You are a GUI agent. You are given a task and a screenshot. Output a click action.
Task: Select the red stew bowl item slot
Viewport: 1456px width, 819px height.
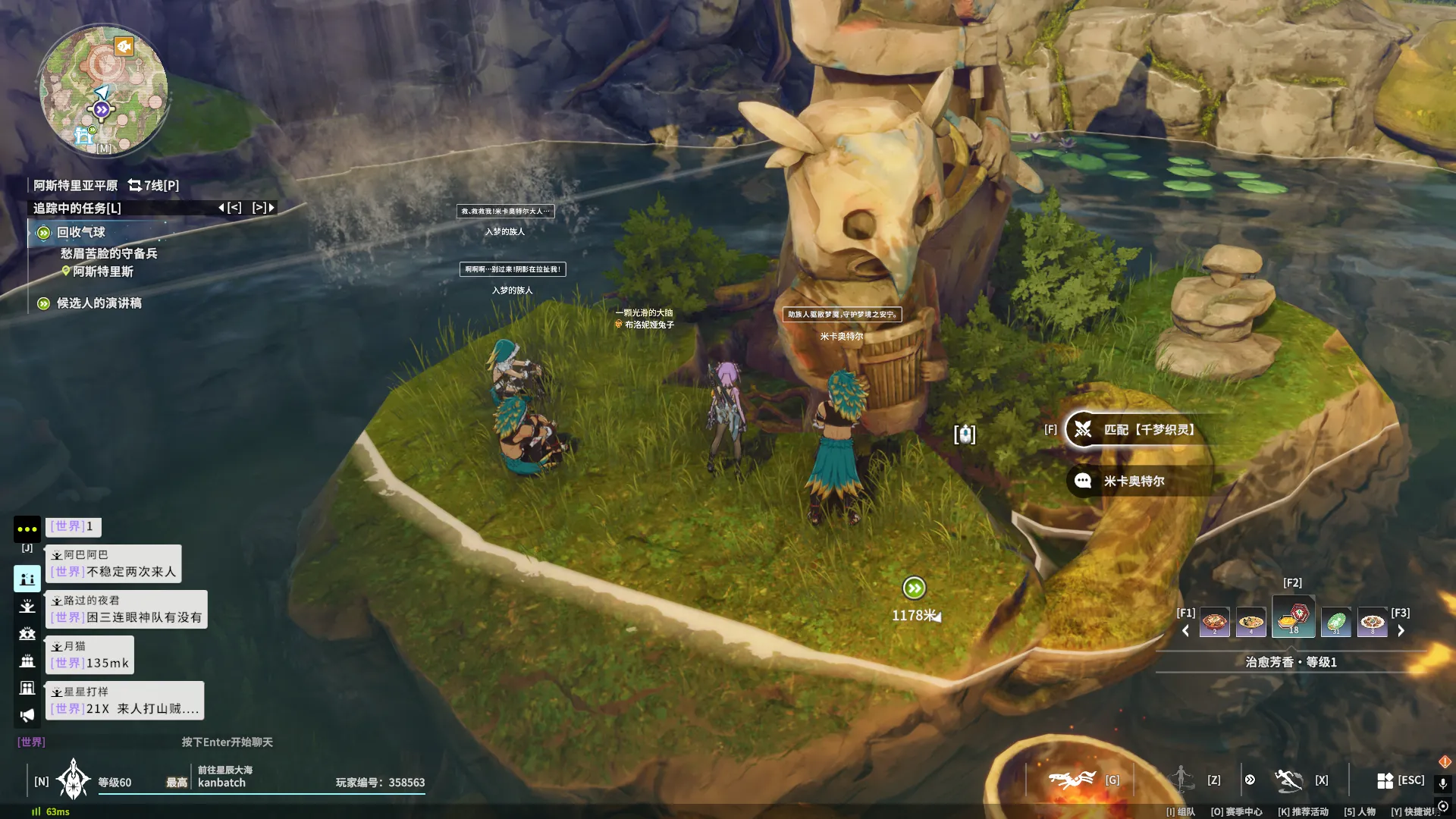[1214, 623]
